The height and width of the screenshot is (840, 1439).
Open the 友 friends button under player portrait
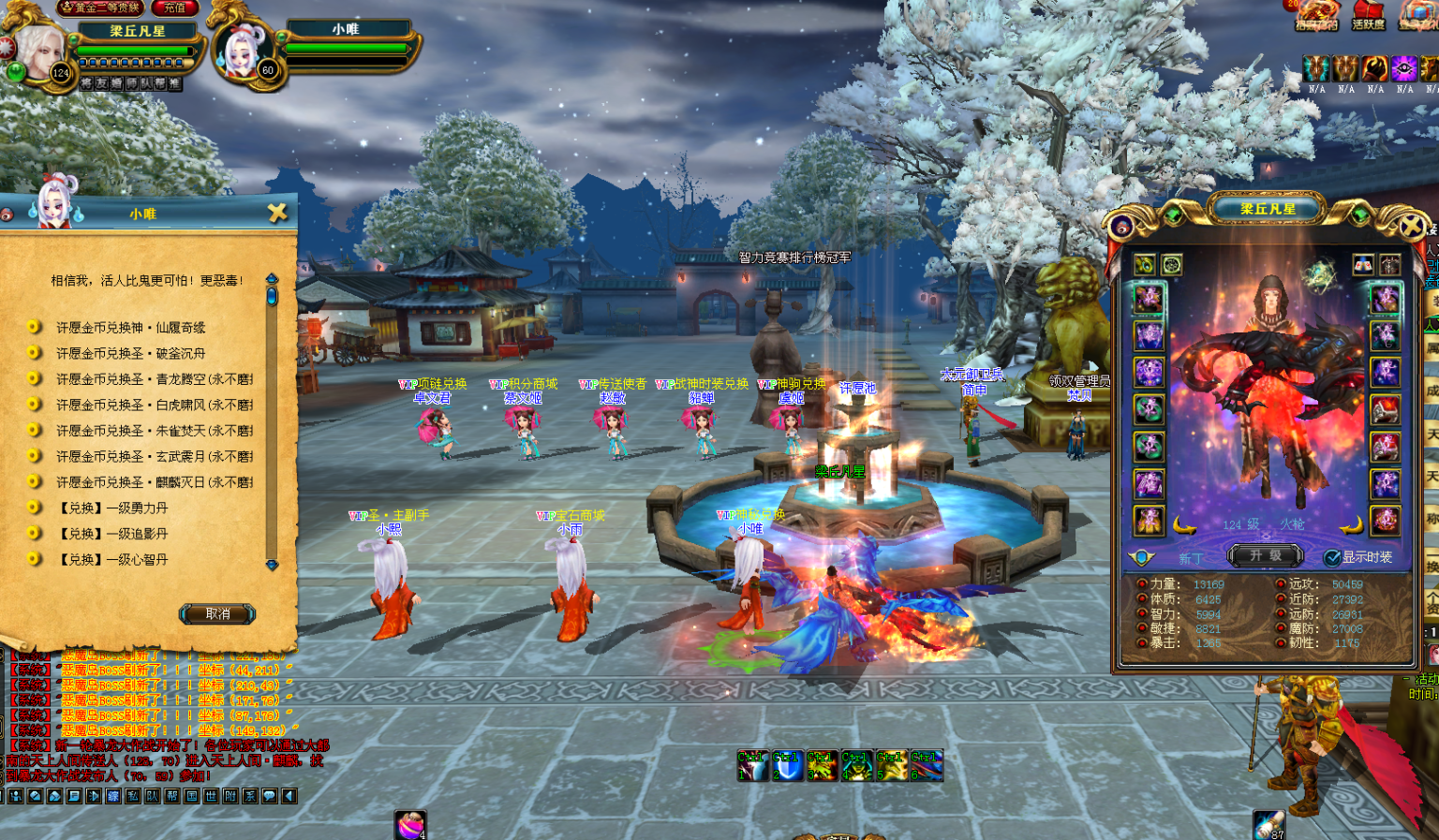(101, 83)
